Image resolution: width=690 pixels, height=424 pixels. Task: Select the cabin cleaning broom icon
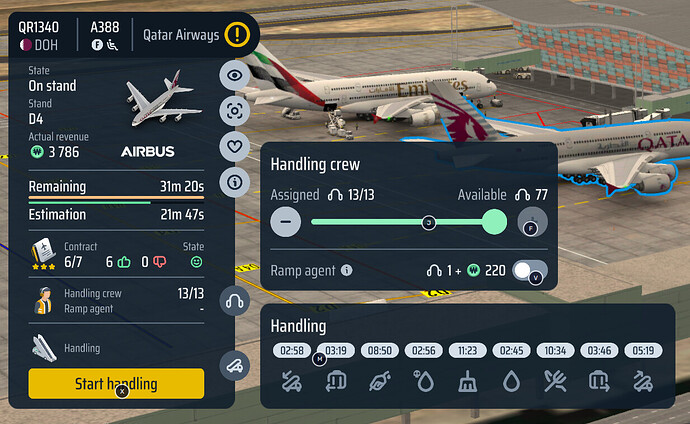(x=469, y=380)
